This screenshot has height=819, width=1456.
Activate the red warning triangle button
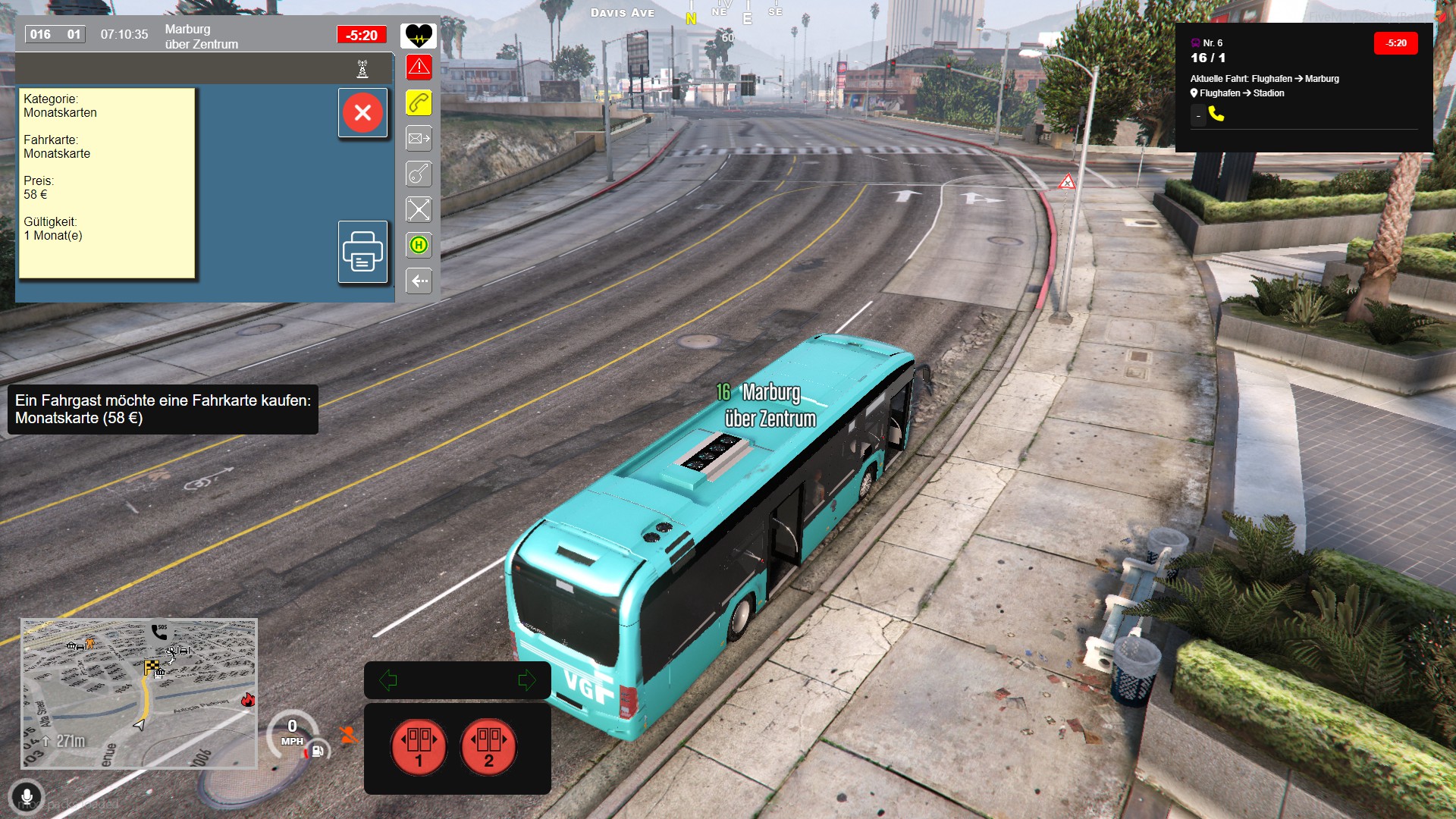pyautogui.click(x=419, y=67)
